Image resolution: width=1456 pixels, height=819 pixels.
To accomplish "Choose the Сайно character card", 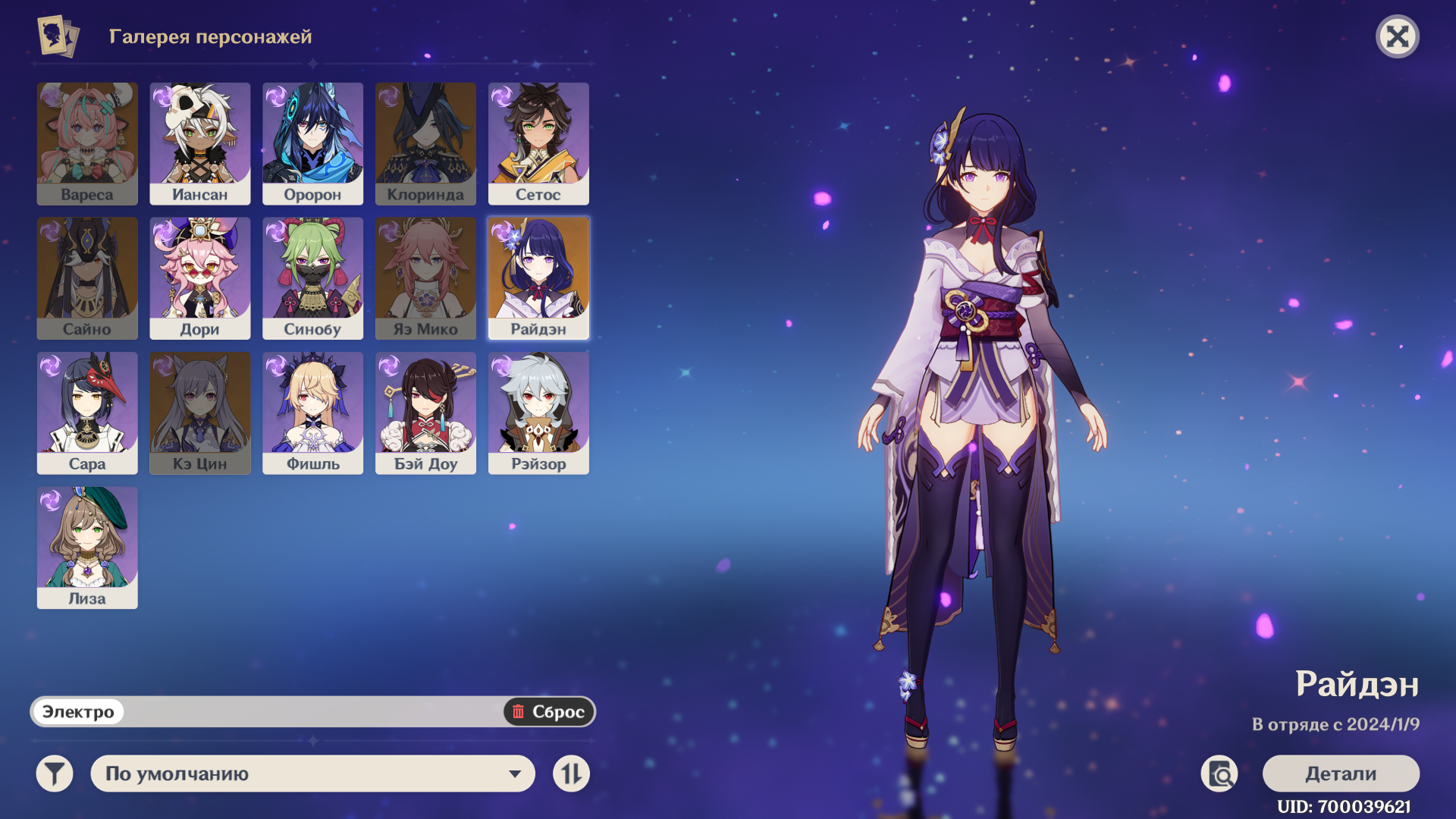I will [87, 278].
